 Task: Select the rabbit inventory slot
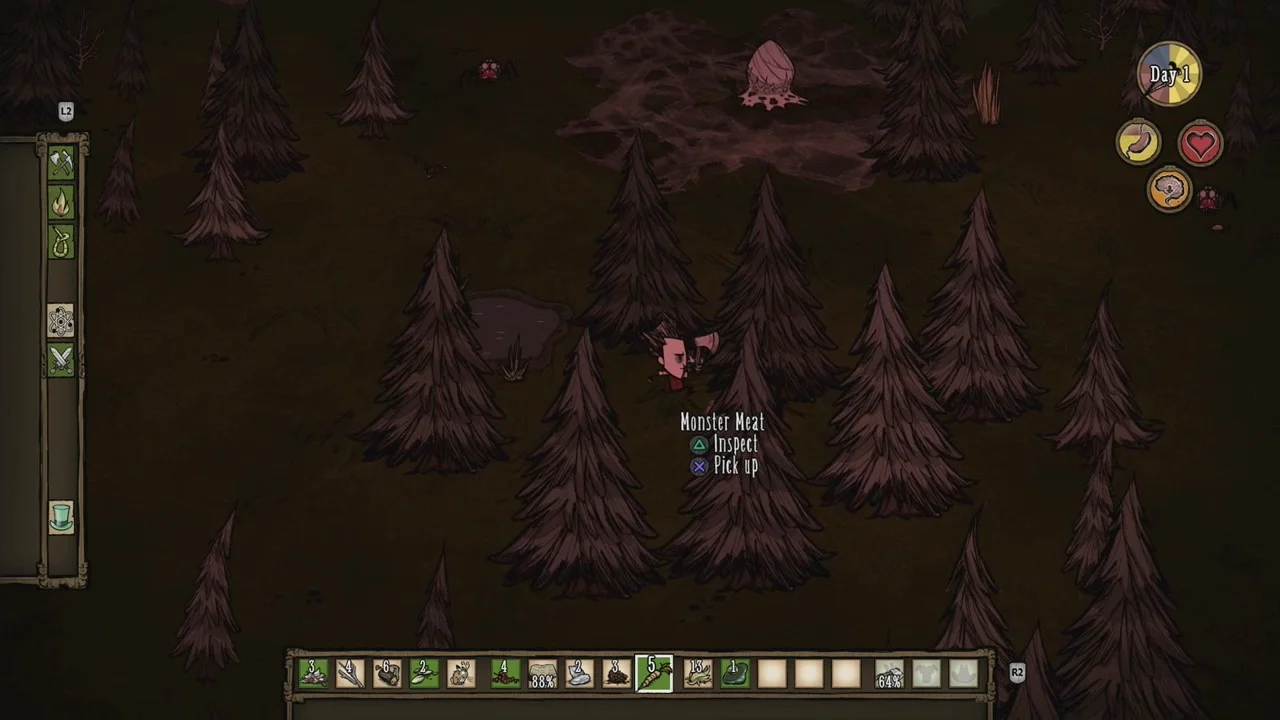pos(462,674)
